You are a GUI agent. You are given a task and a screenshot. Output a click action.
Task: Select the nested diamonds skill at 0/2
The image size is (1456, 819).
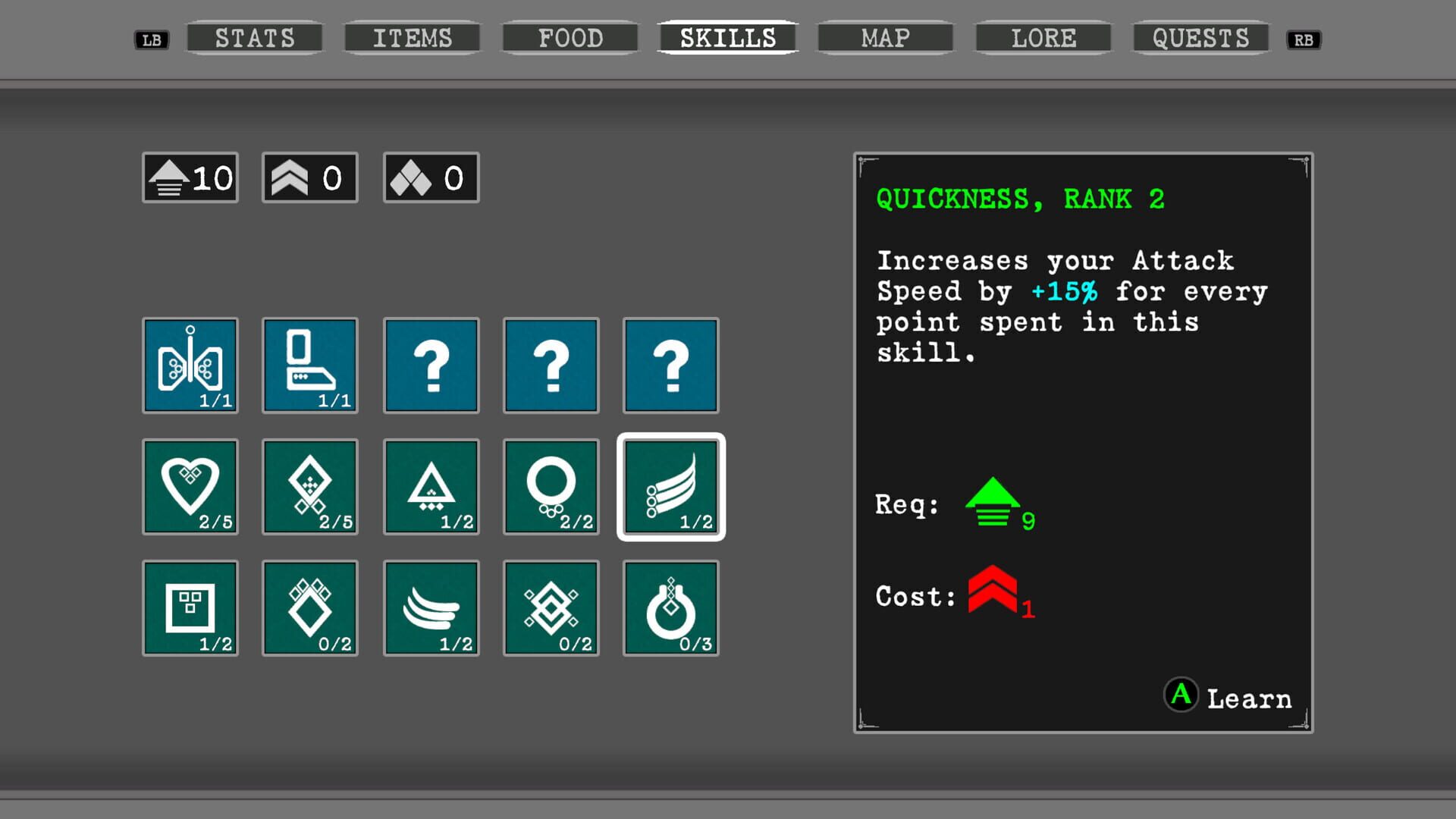click(551, 608)
